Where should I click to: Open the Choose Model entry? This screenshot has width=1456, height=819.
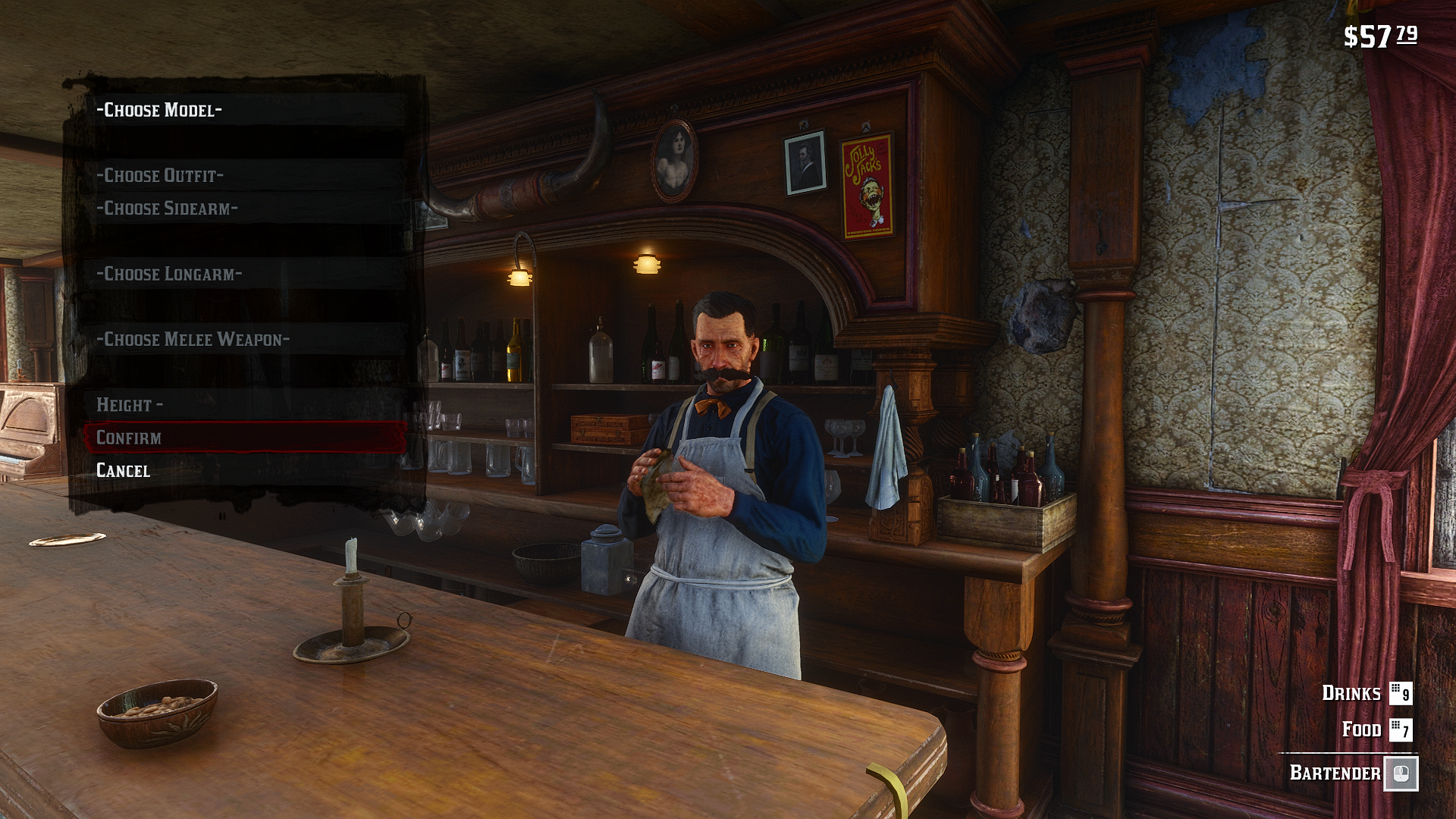click(x=160, y=110)
